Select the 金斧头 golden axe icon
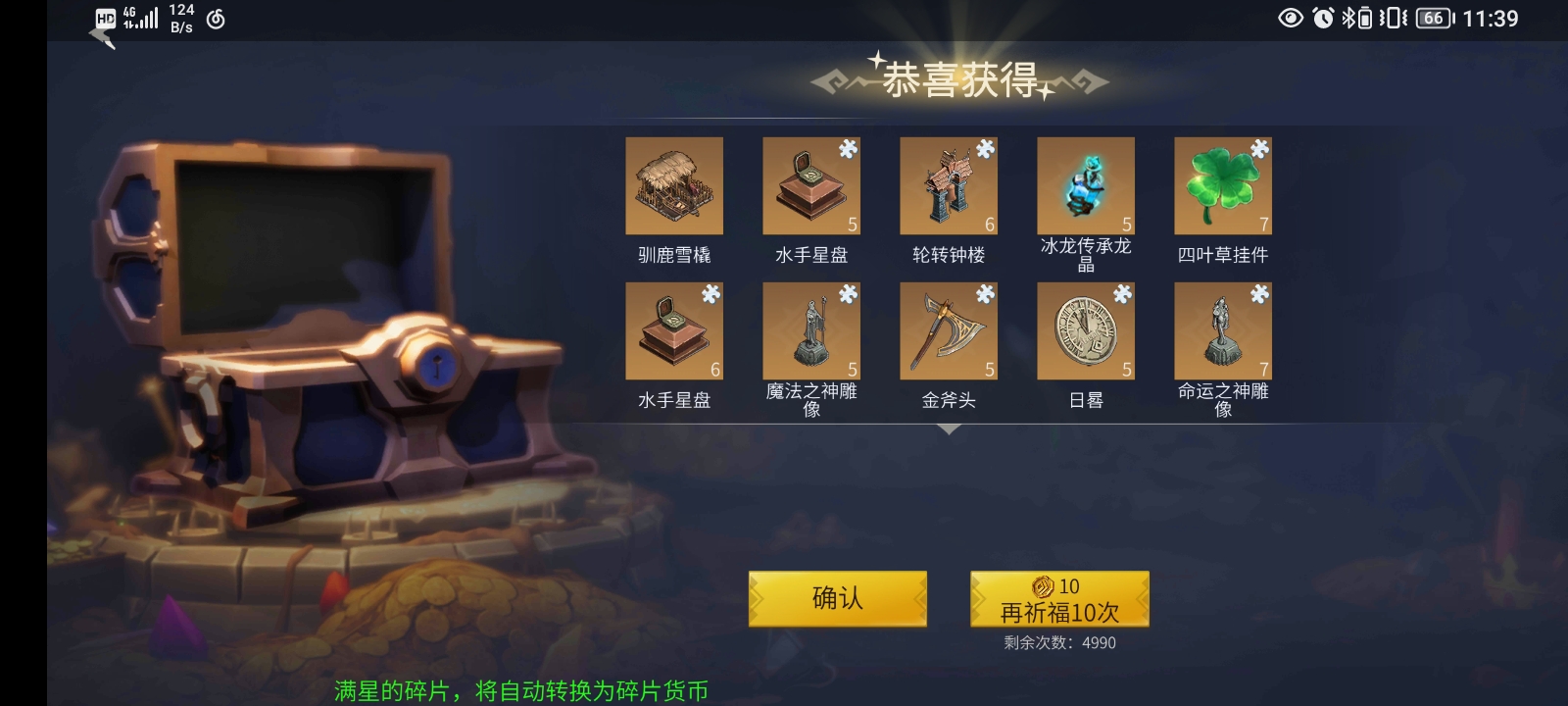 pos(949,329)
